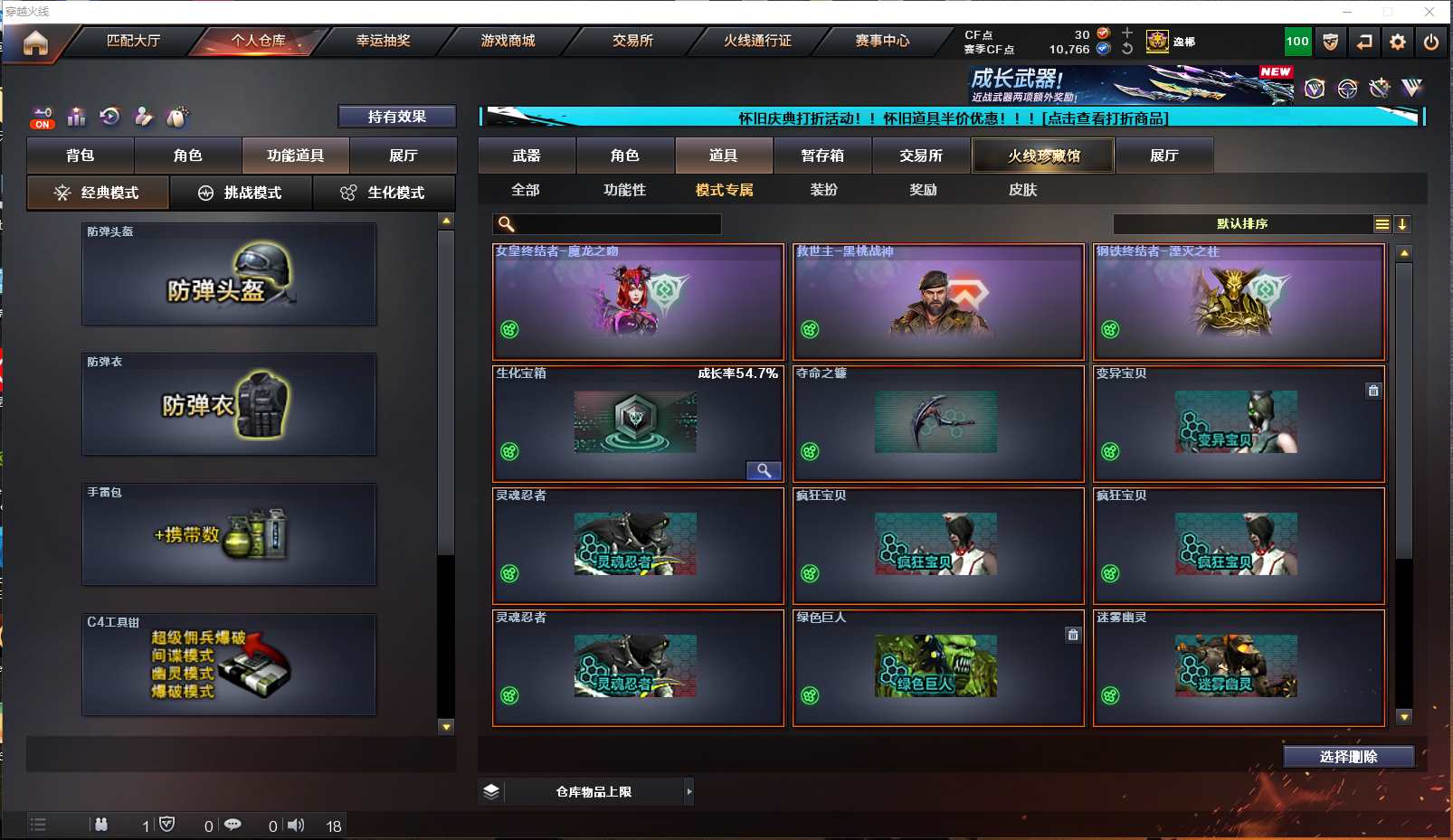Open the 匹配大厅 lobby tab
The width and height of the screenshot is (1453, 840).
133,41
